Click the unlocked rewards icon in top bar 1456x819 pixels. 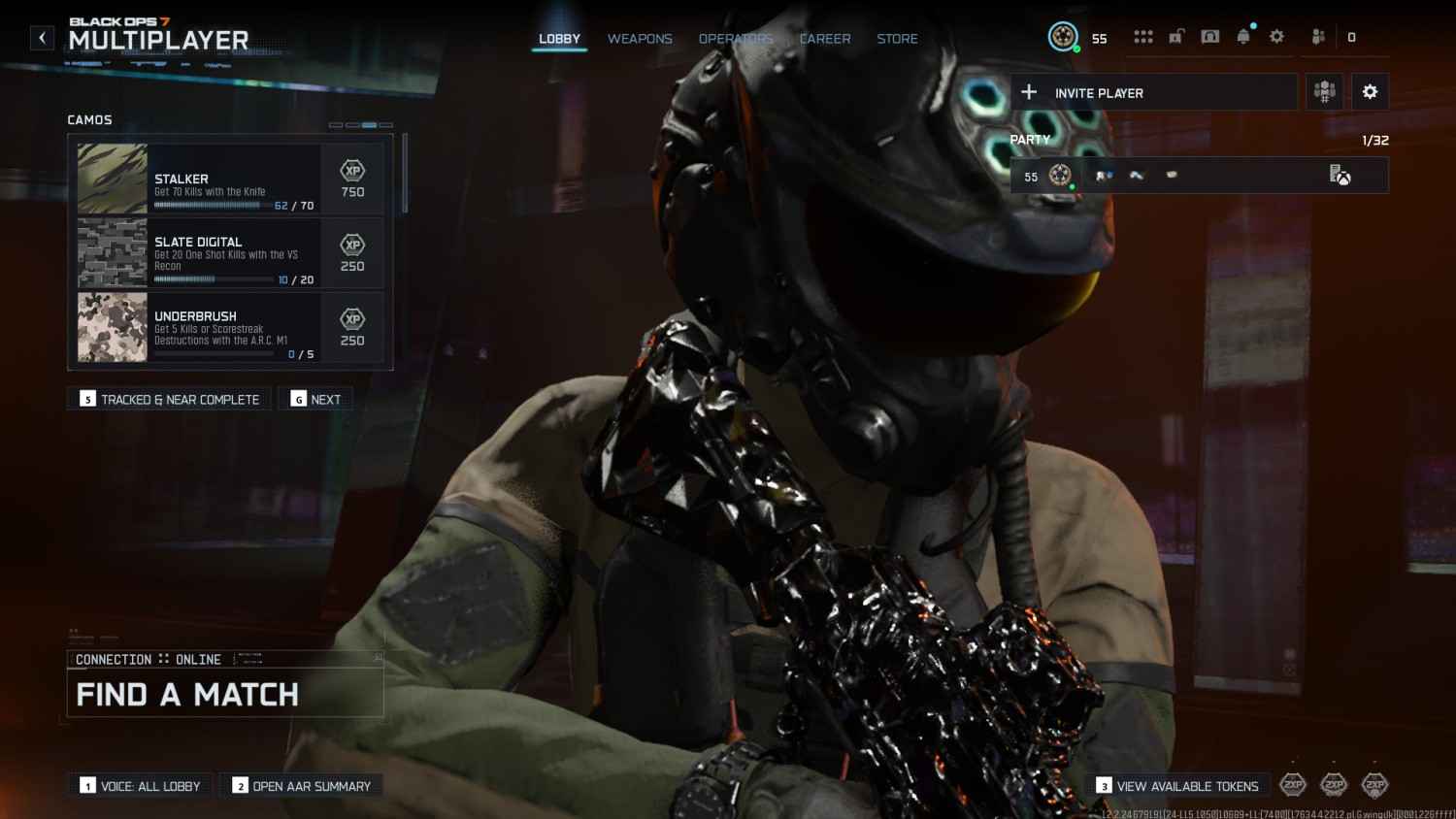[x=1176, y=36]
